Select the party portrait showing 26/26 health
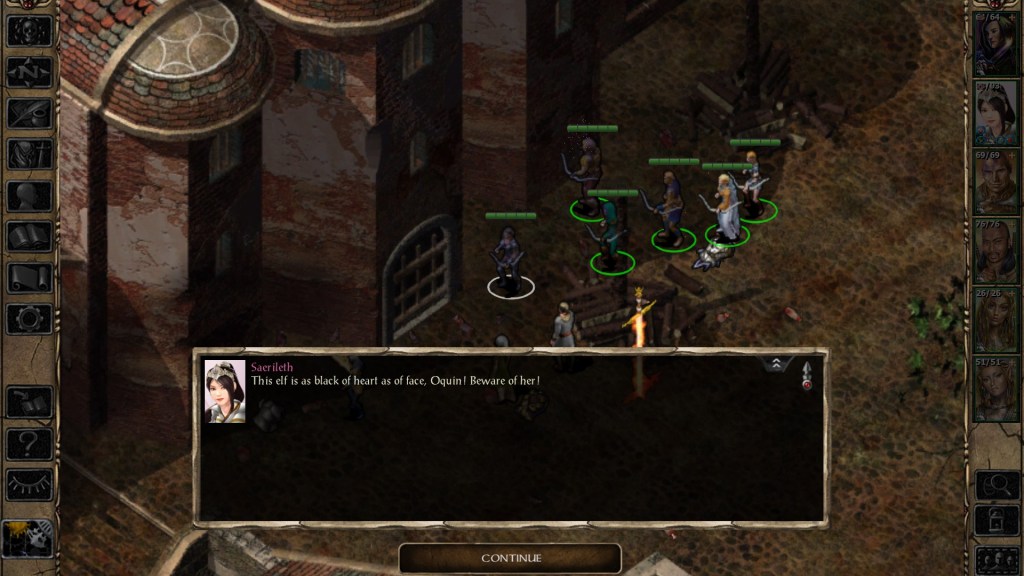This screenshot has height=576, width=1024. coord(995,319)
